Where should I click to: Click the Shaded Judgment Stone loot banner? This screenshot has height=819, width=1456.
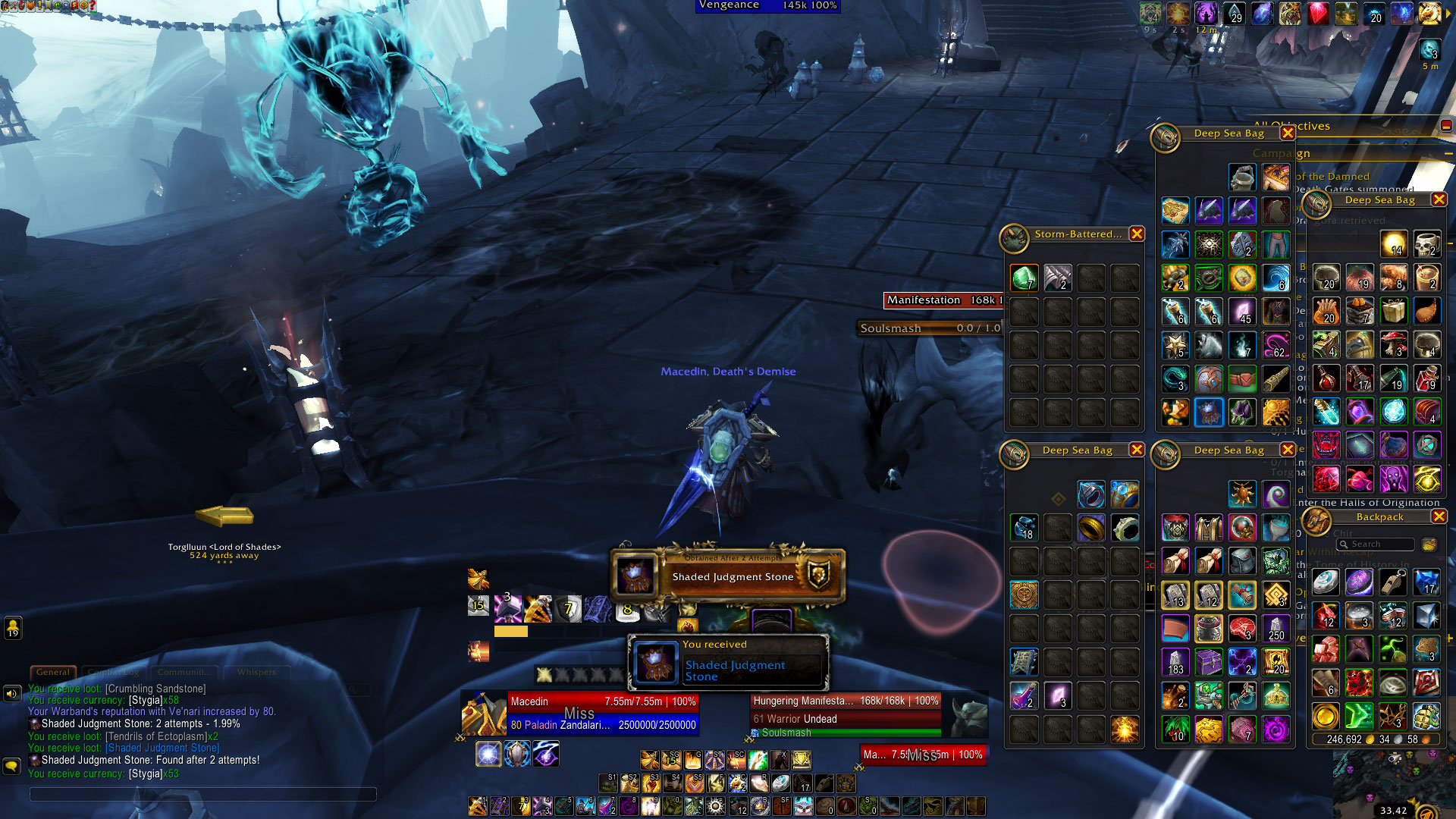tap(728, 576)
